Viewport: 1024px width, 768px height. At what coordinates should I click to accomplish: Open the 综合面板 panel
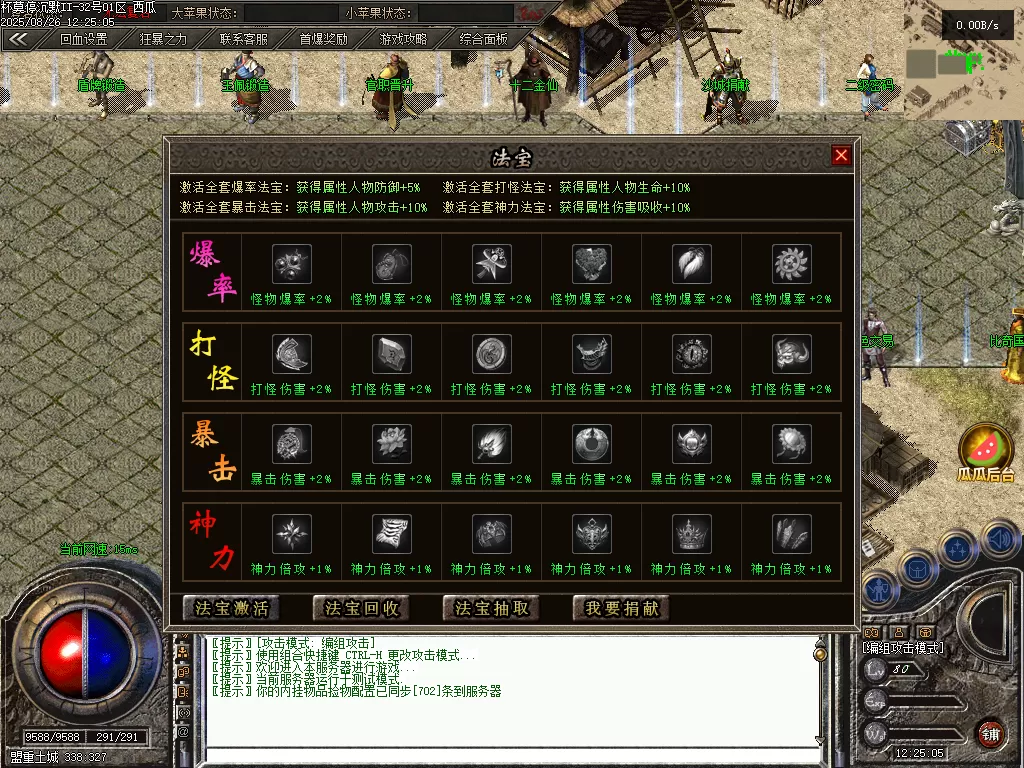[x=484, y=39]
